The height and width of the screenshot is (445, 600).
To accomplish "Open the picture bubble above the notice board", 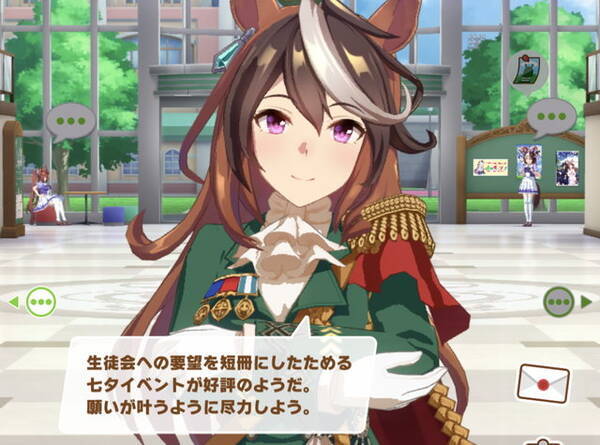I will [528, 71].
